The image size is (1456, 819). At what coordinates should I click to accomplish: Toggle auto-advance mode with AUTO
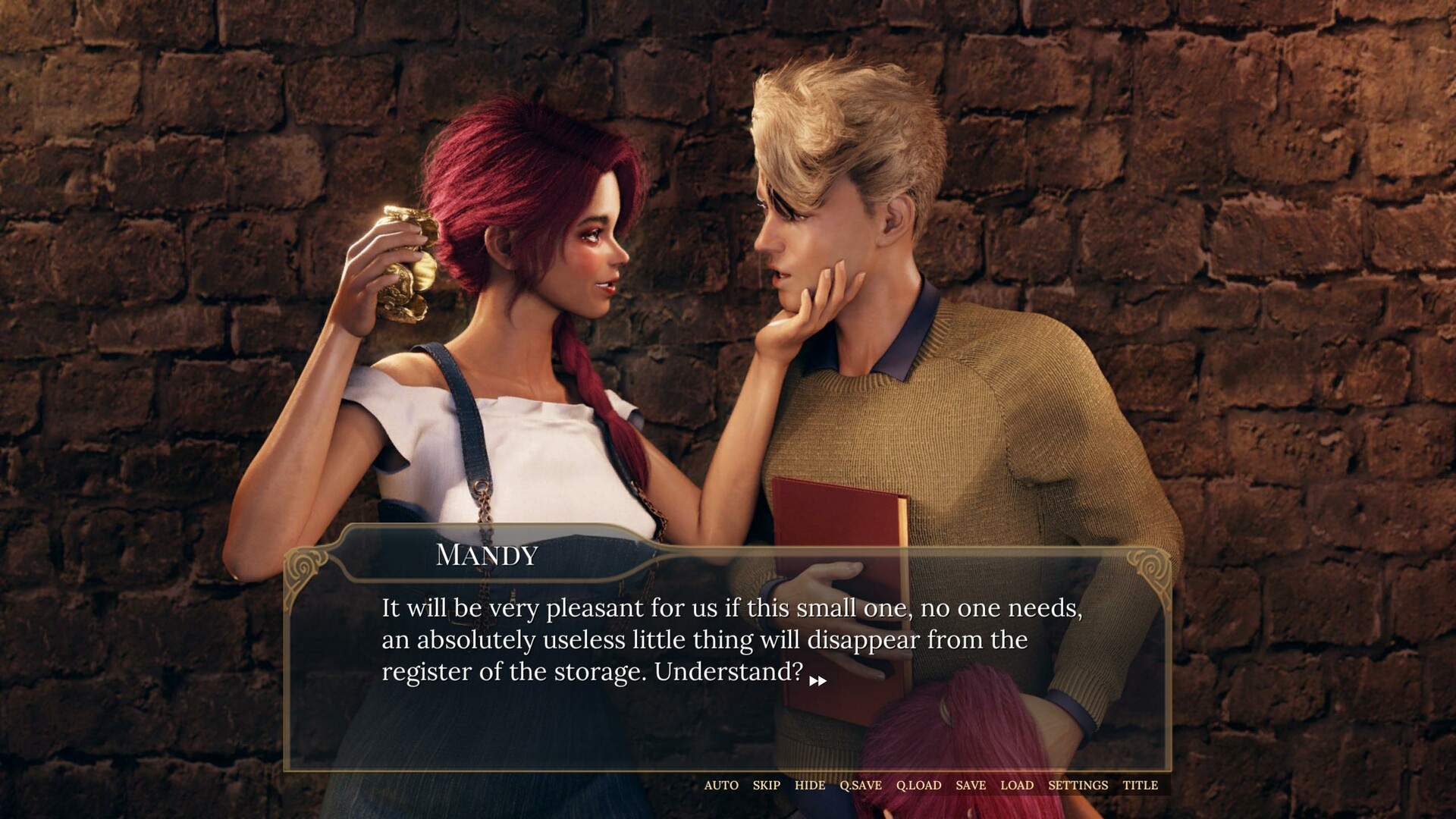coord(721,786)
